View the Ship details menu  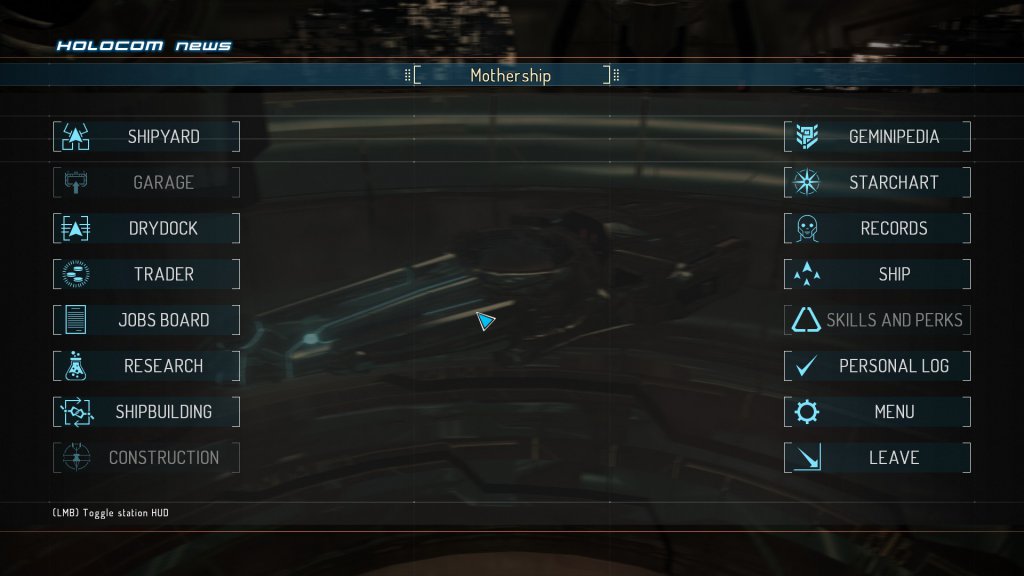click(877, 274)
